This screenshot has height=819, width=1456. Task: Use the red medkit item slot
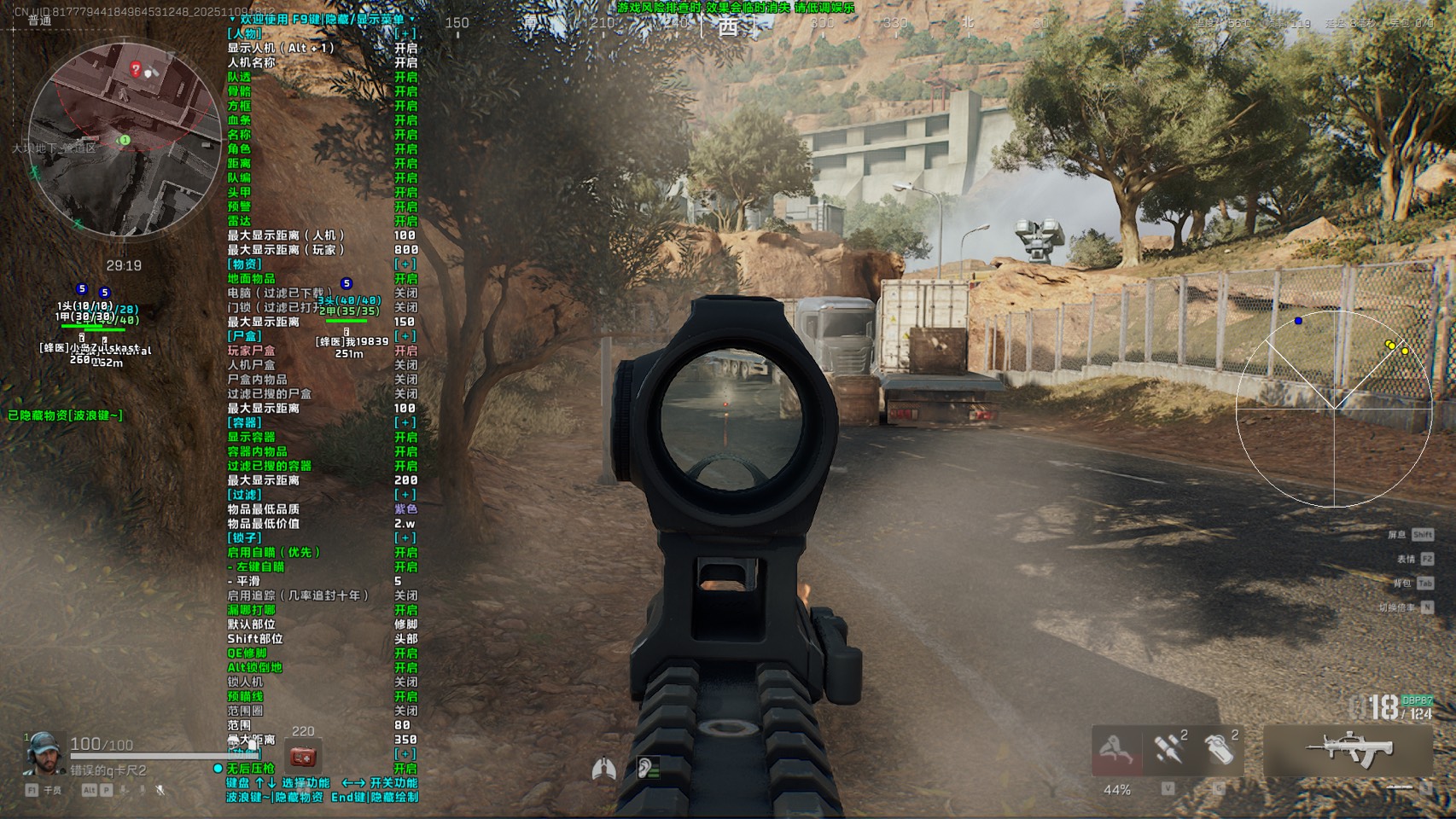tap(303, 757)
